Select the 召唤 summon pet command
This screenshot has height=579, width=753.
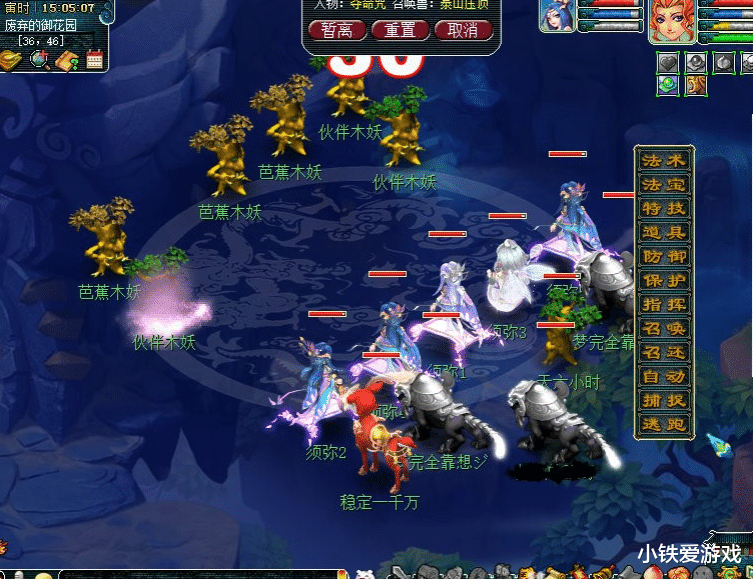[664, 329]
